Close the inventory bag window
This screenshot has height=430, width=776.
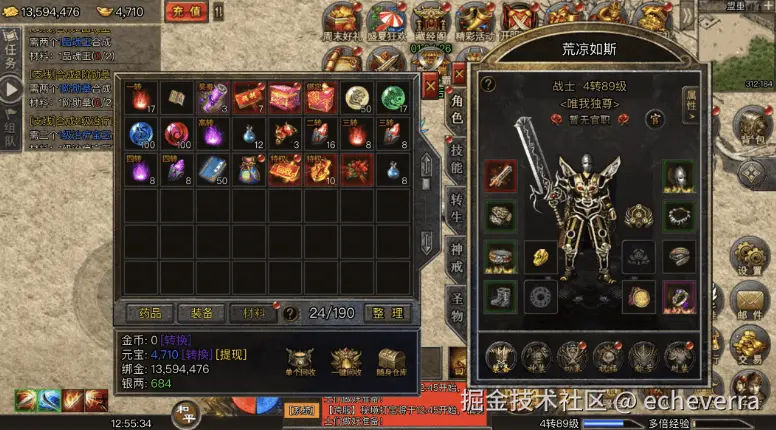(429, 86)
